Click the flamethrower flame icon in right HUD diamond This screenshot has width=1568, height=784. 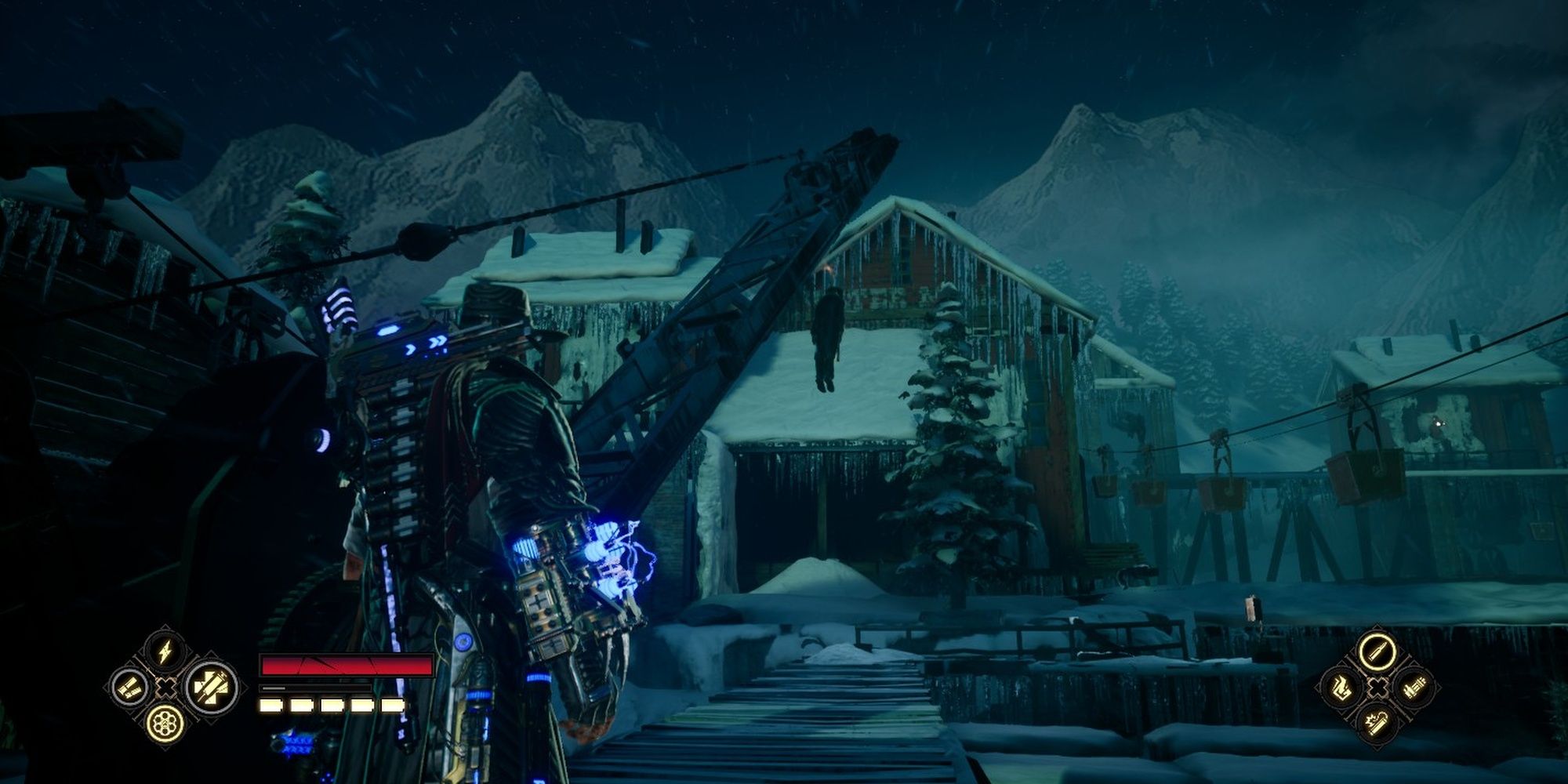1341,688
